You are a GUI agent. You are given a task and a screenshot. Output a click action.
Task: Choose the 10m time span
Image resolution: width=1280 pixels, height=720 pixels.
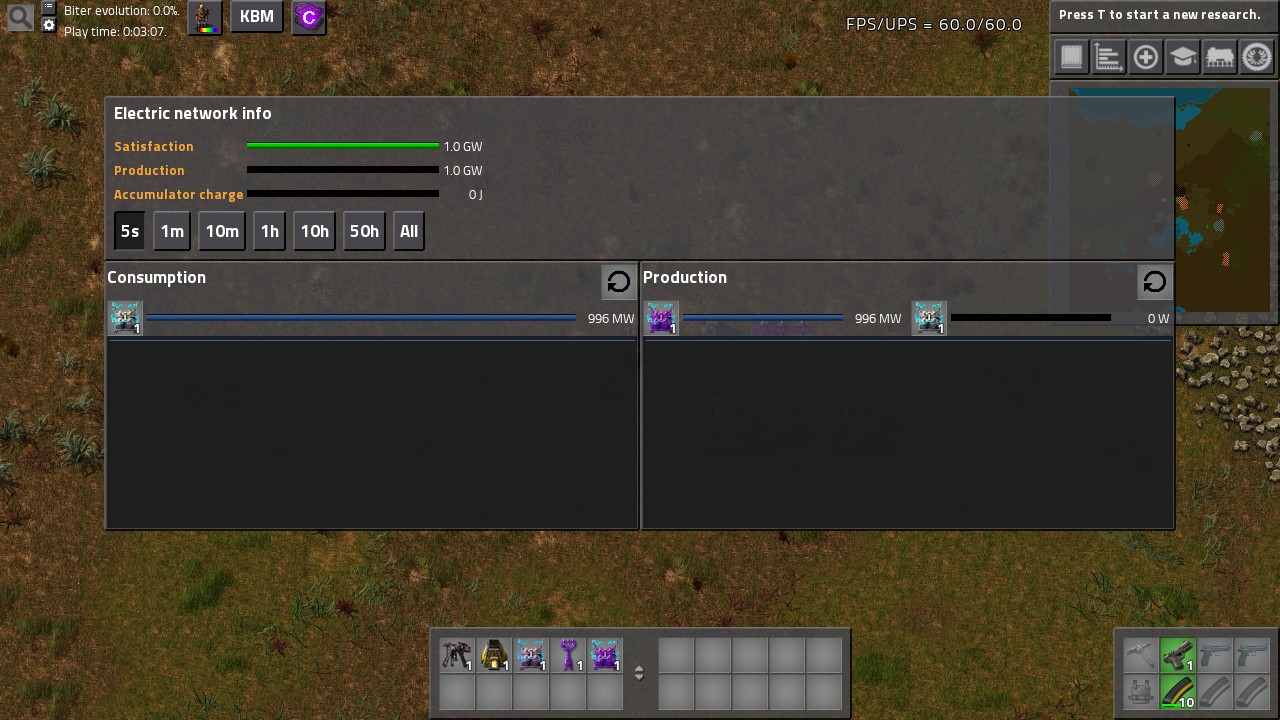click(x=222, y=231)
